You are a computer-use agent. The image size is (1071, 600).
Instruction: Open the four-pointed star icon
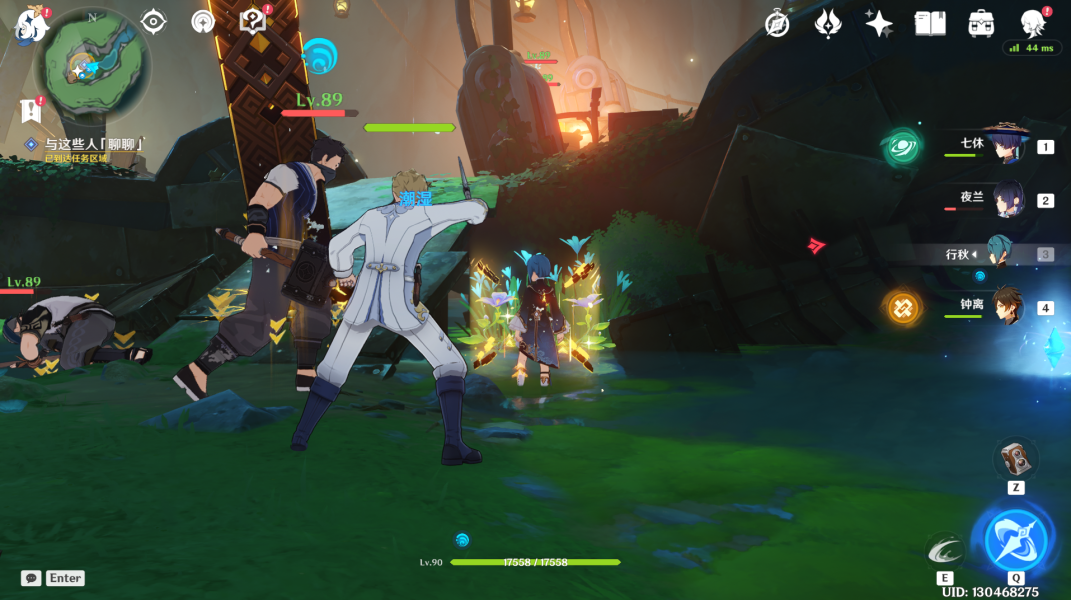879,24
